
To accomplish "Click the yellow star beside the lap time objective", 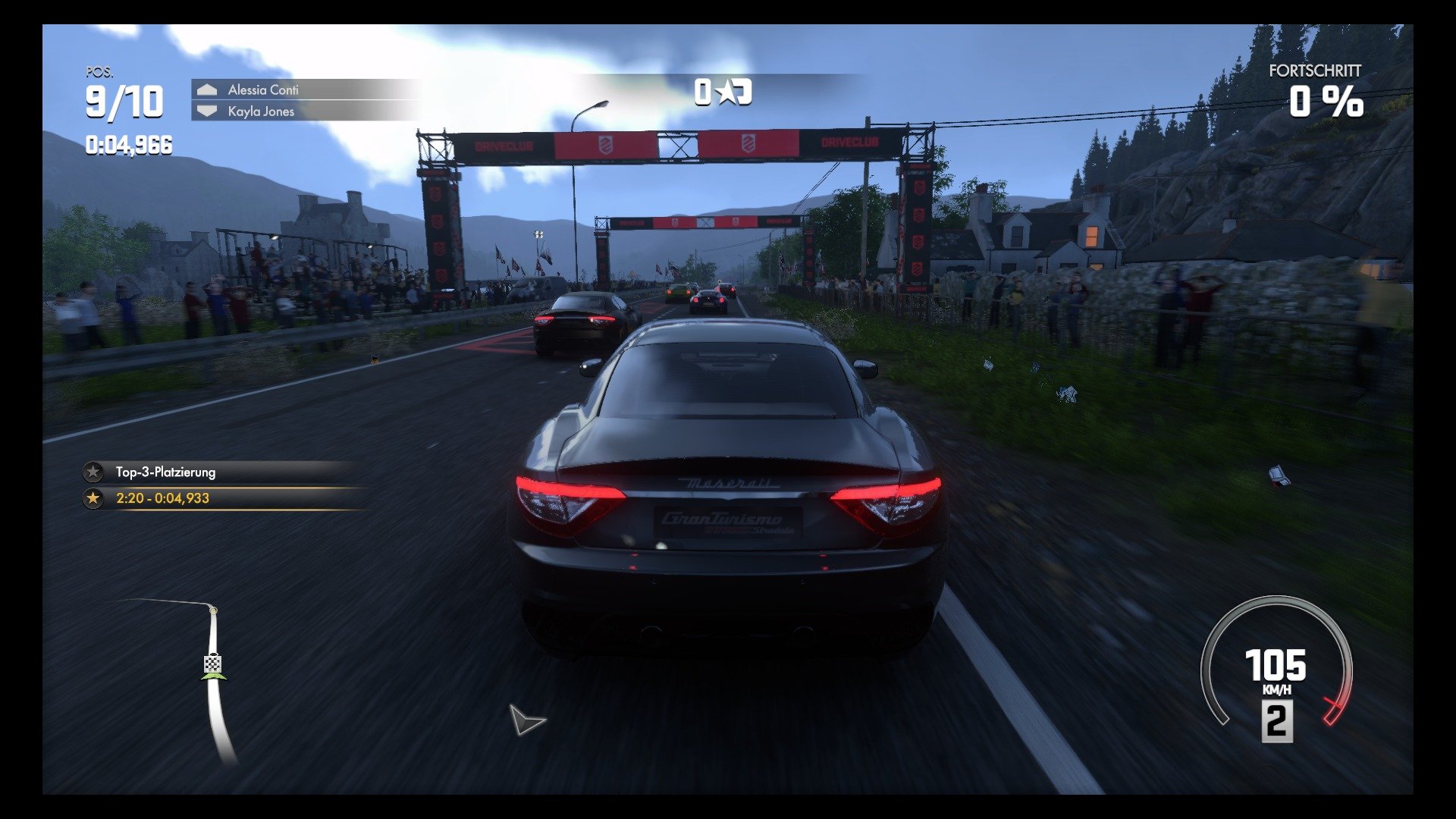I will pos(93,498).
